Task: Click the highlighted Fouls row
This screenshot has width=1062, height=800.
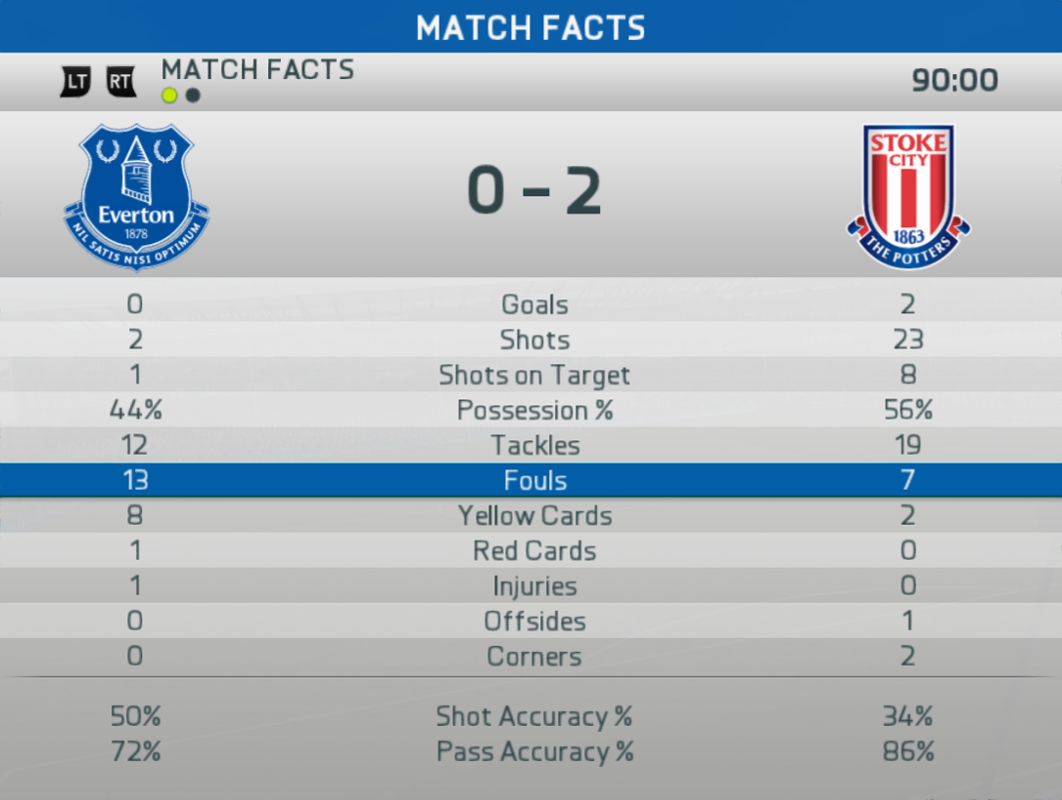Action: [x=534, y=480]
